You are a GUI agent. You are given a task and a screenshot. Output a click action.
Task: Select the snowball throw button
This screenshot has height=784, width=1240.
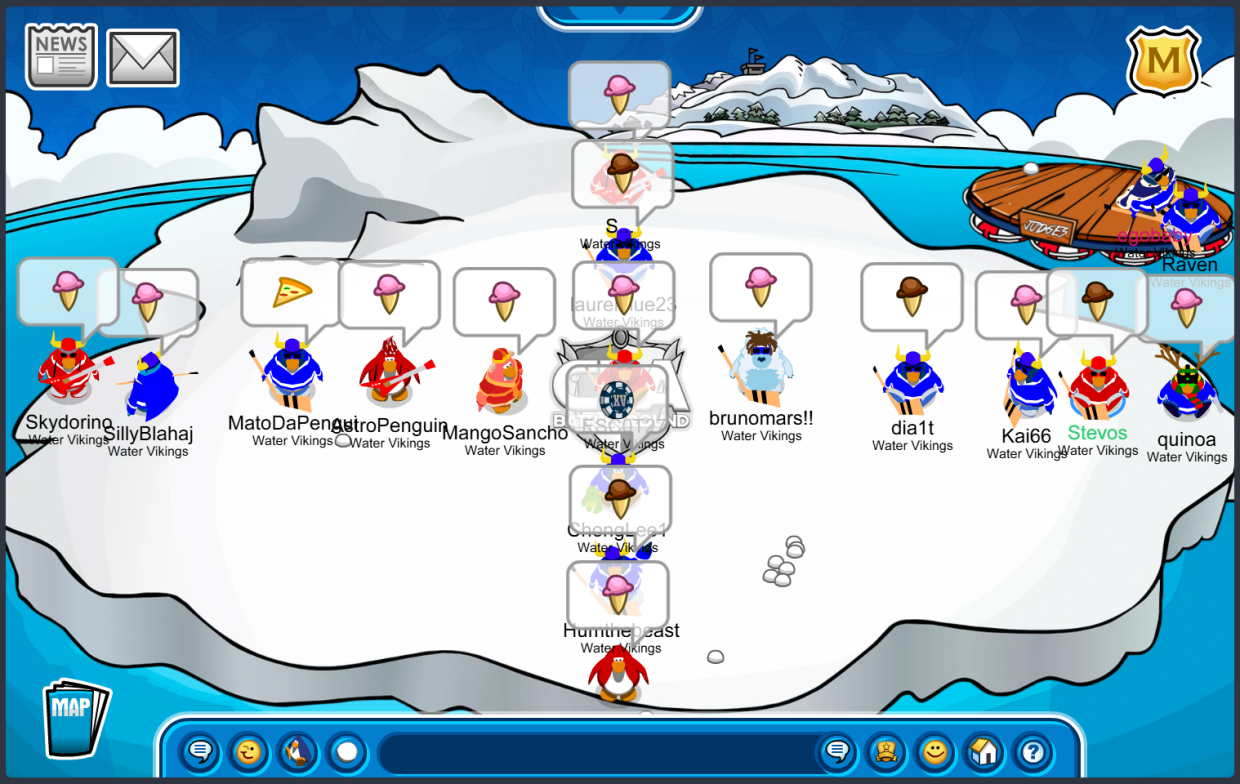point(346,751)
